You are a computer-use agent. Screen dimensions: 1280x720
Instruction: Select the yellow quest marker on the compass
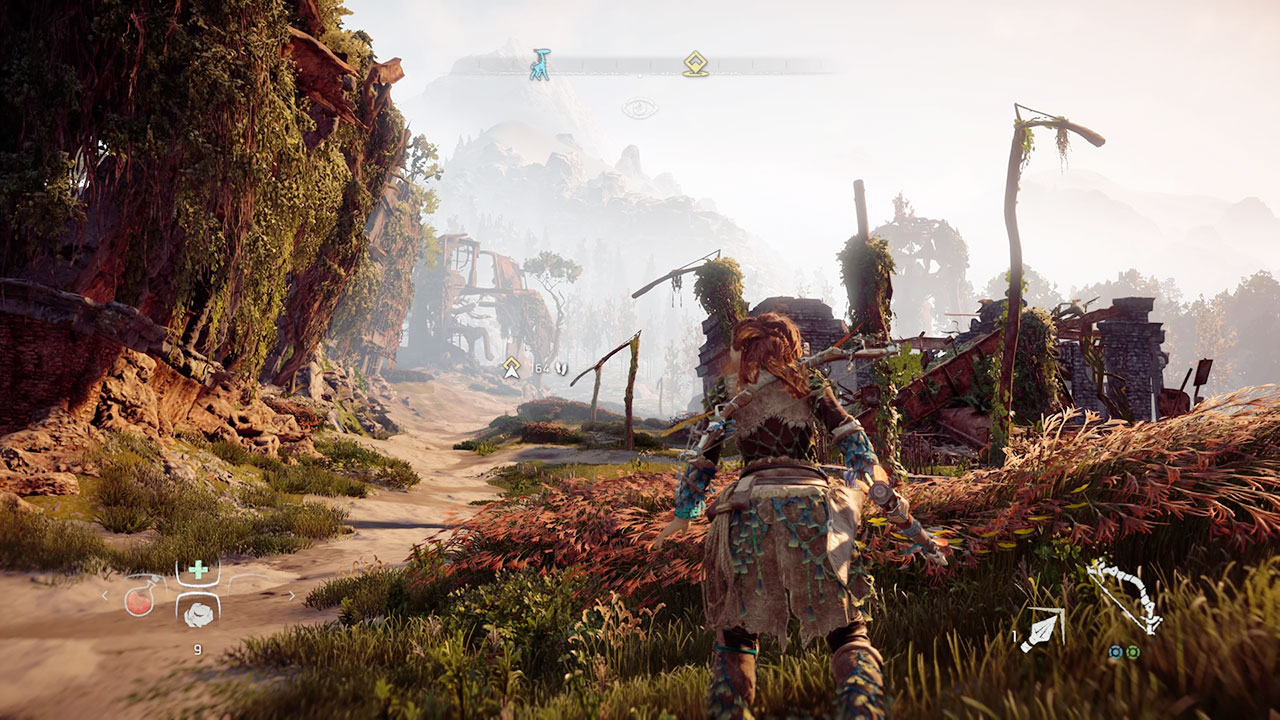click(695, 64)
